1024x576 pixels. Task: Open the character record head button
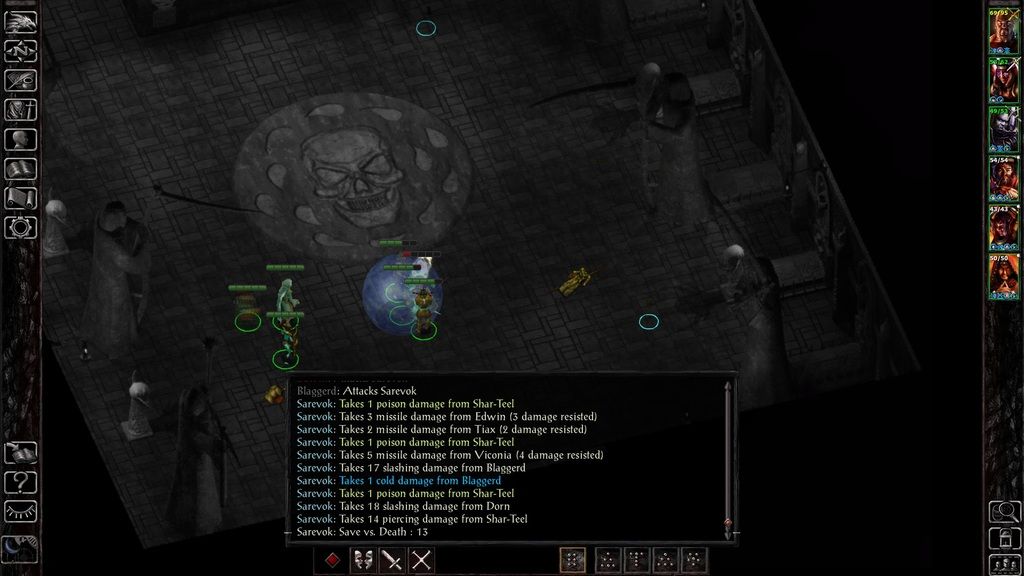click(20, 140)
